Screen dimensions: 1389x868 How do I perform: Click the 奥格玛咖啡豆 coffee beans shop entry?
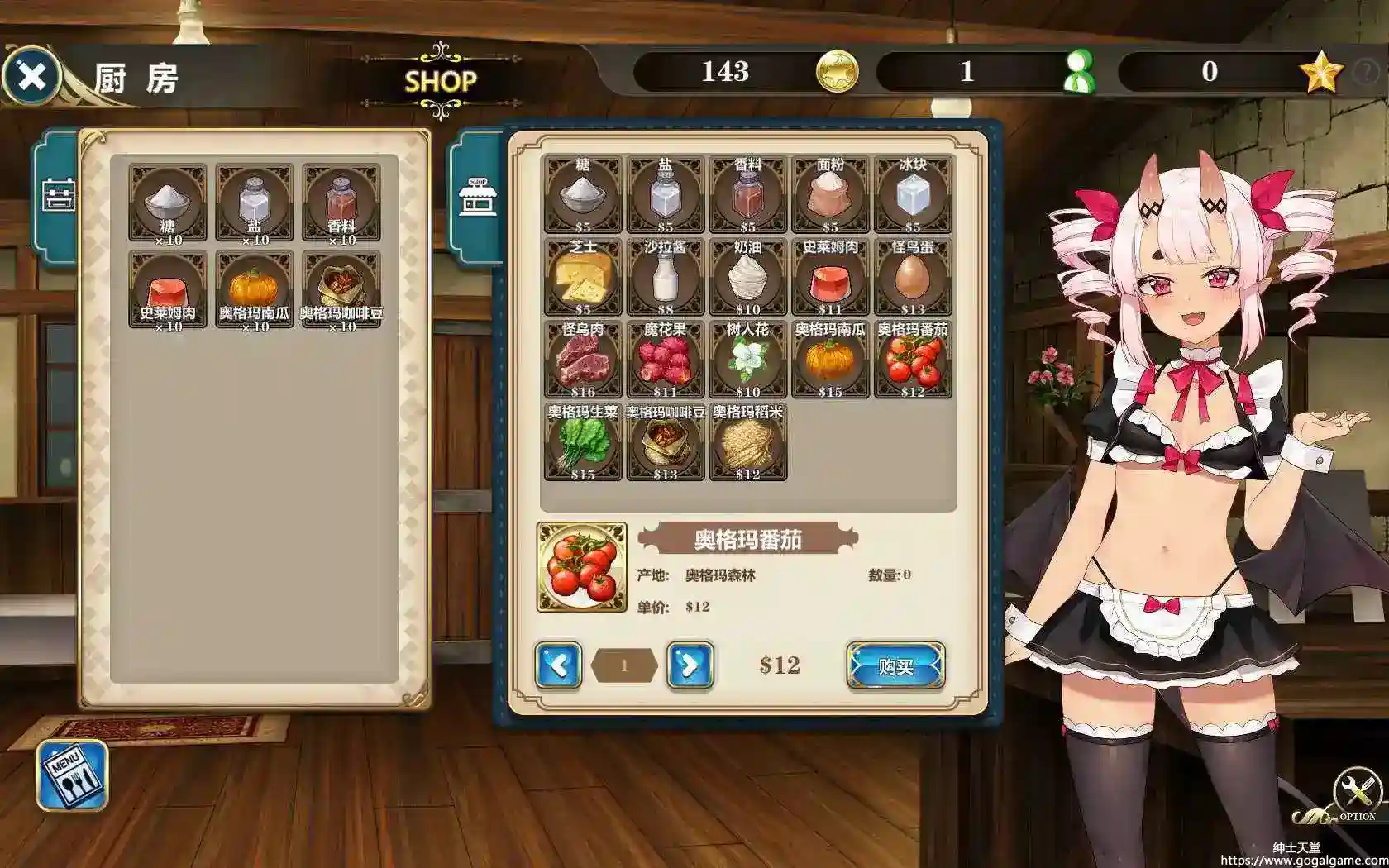point(665,442)
